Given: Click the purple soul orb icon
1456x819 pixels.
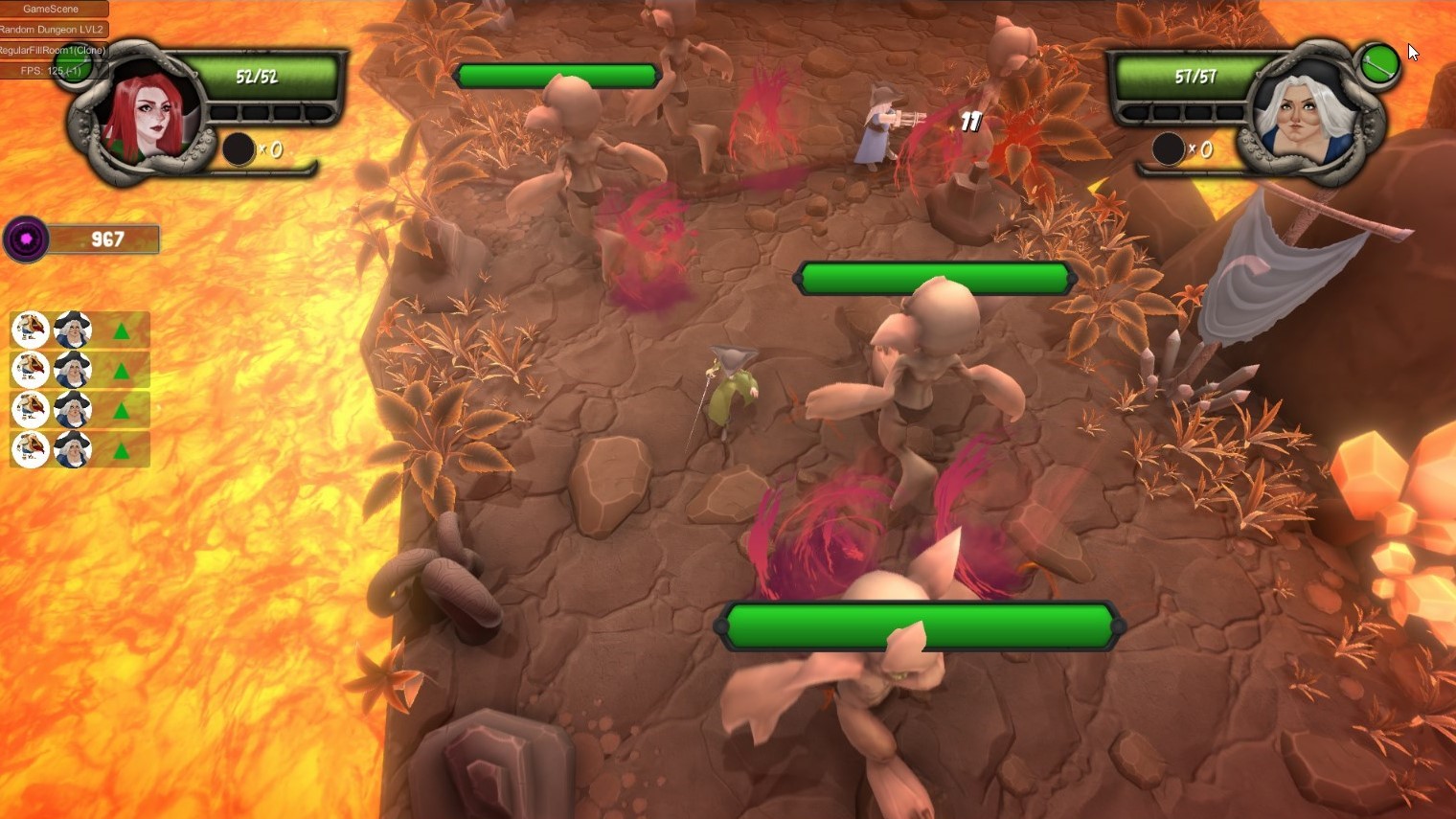Looking at the screenshot, I should [x=25, y=239].
